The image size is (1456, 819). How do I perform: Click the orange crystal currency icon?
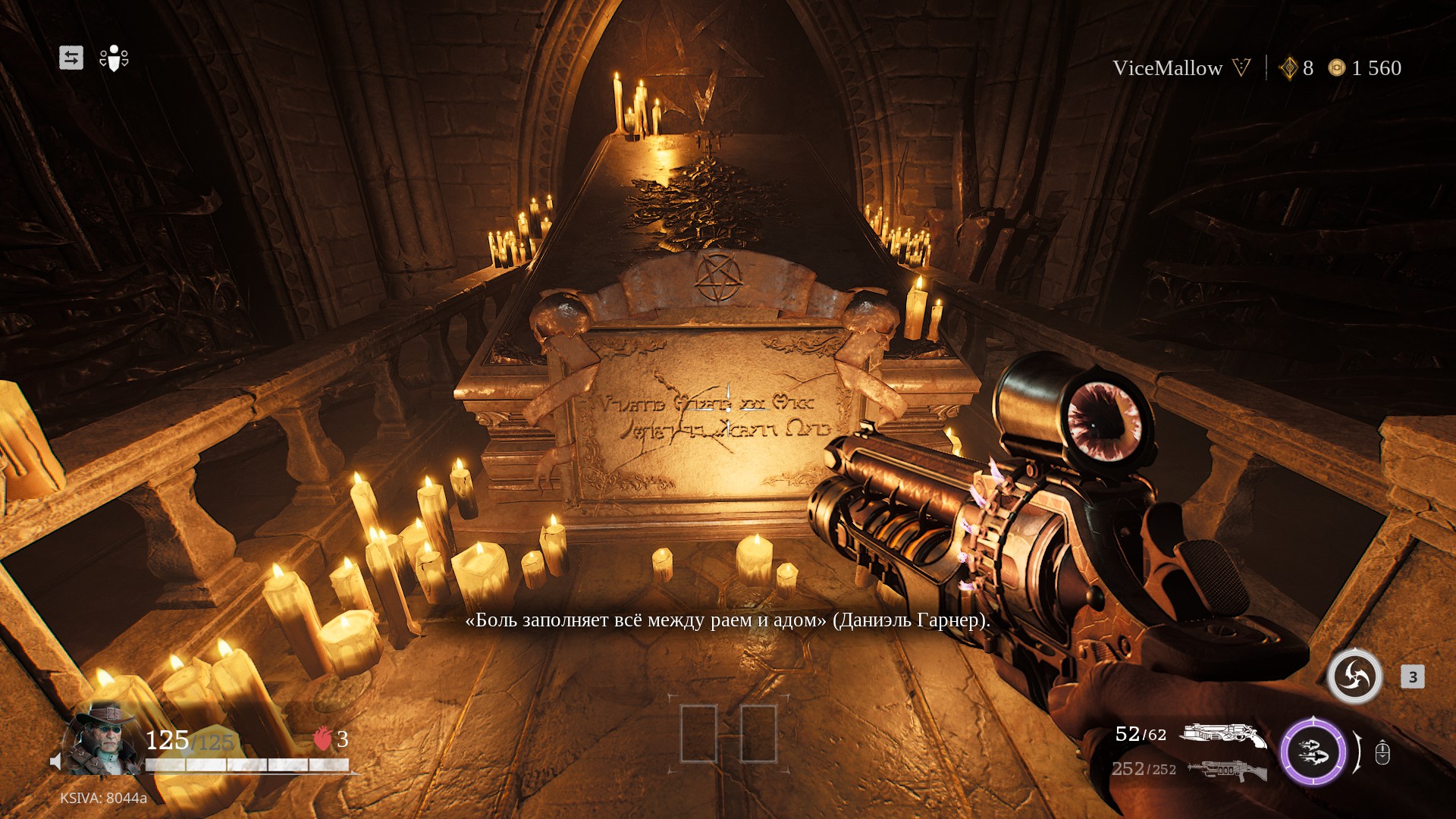pos(1288,68)
